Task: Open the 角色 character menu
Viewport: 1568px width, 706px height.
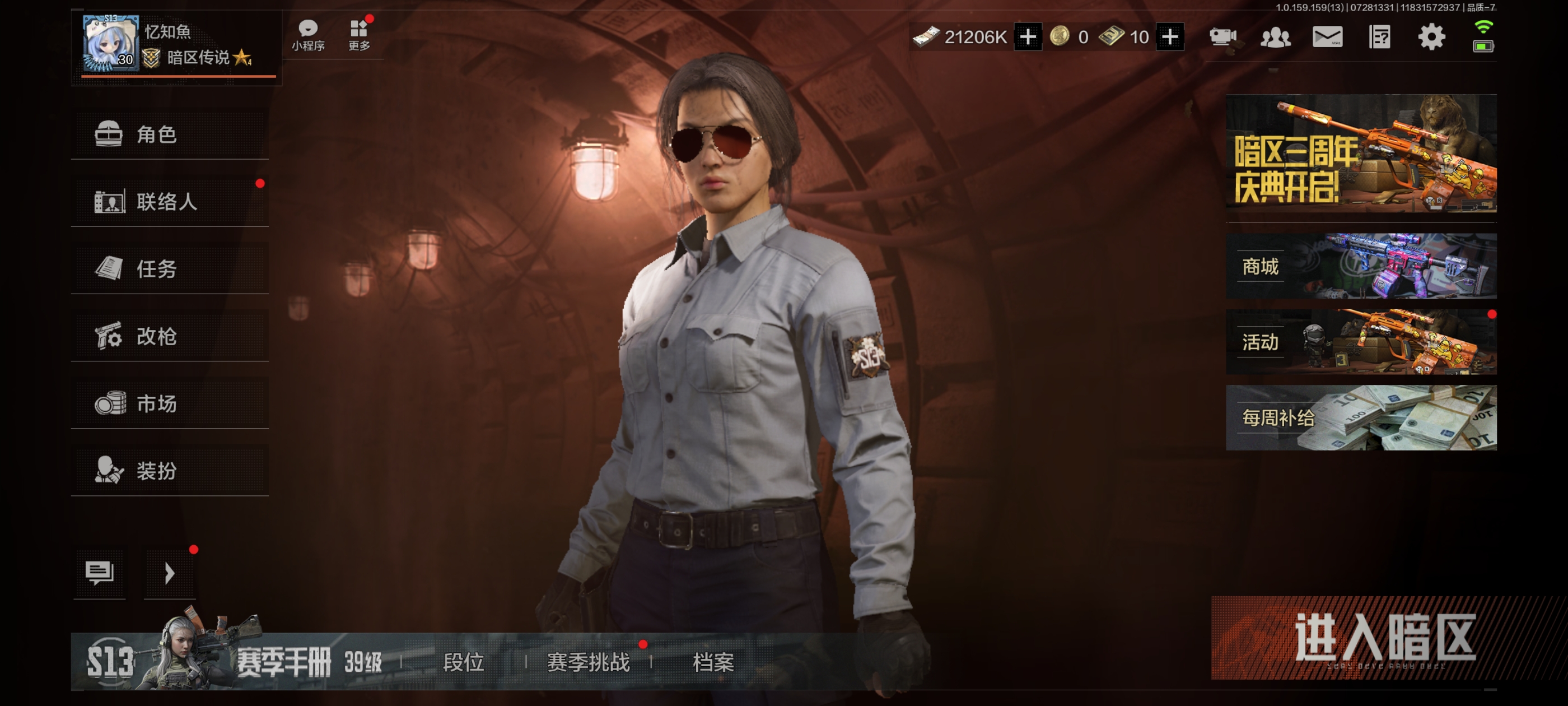Action: [x=169, y=134]
